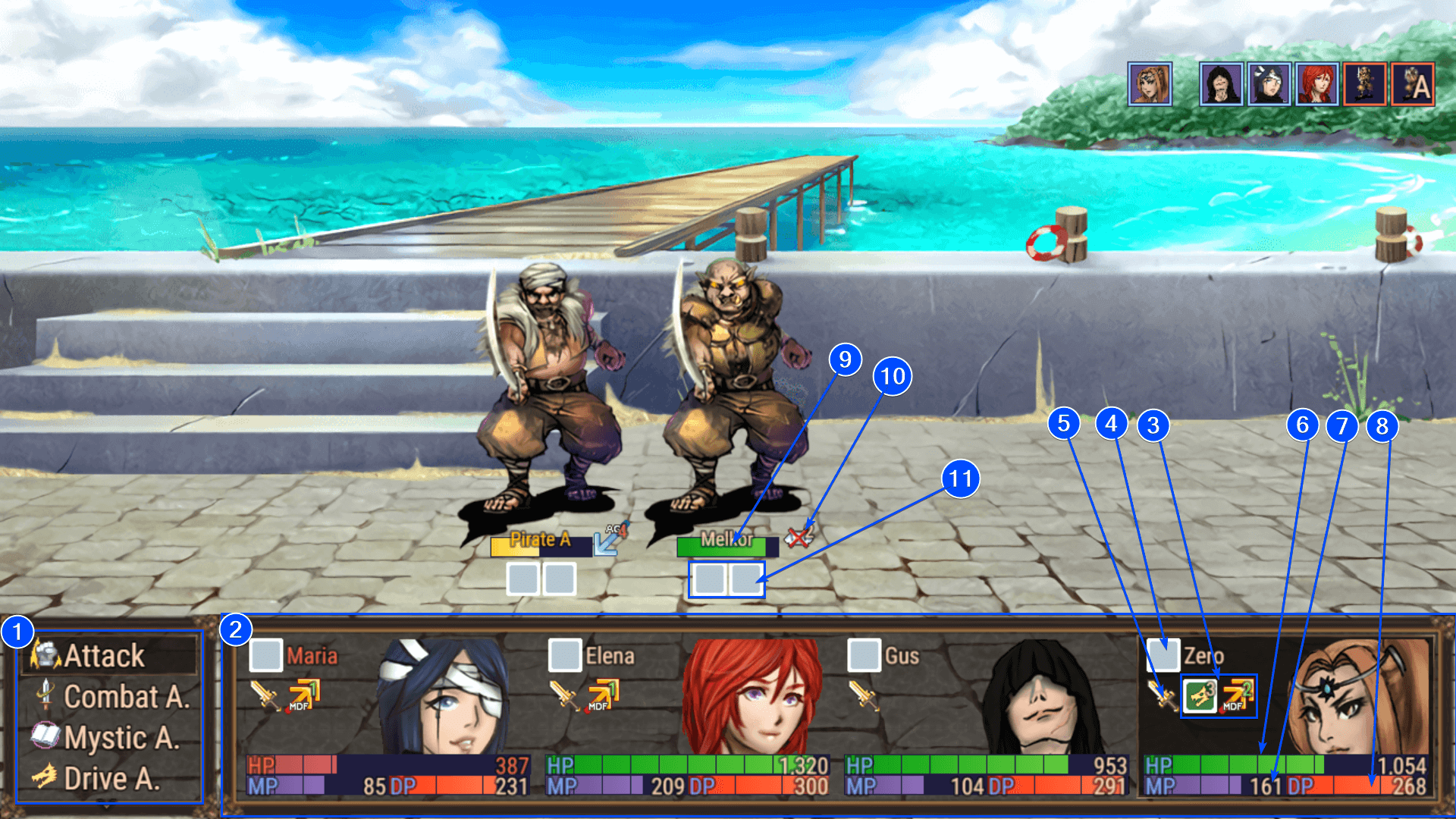Select the Attack command
Image resolution: width=1456 pixels, height=819 pixels.
click(104, 656)
